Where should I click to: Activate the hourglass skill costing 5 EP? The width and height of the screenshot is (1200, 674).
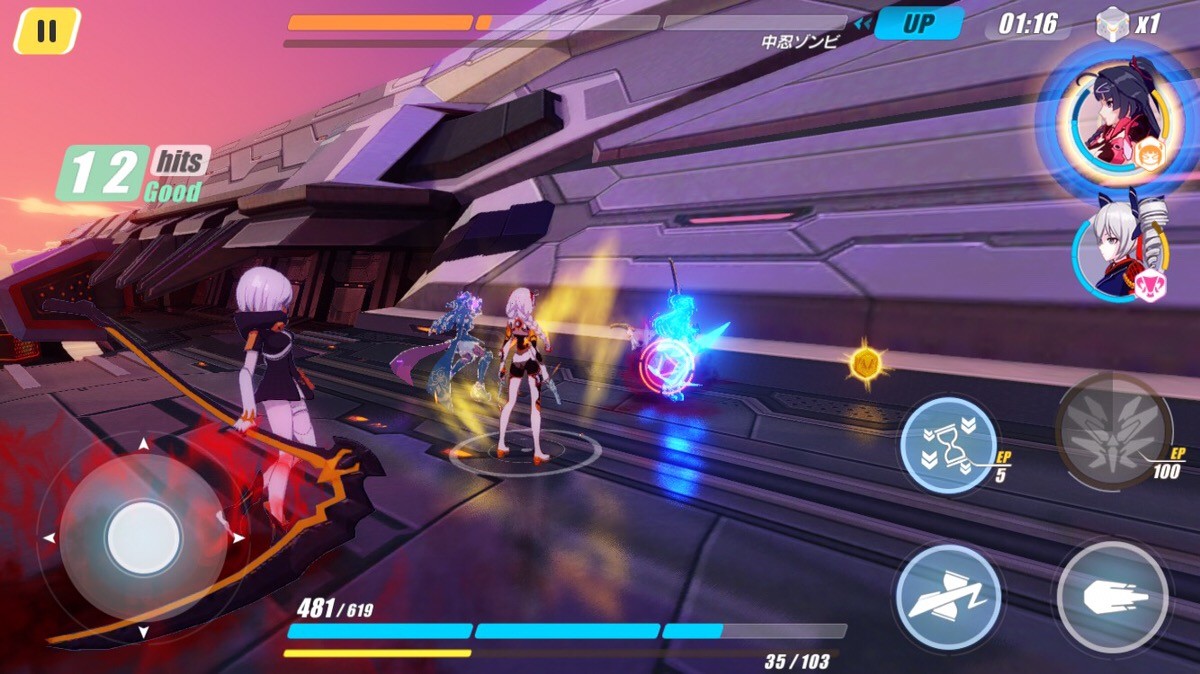click(949, 445)
